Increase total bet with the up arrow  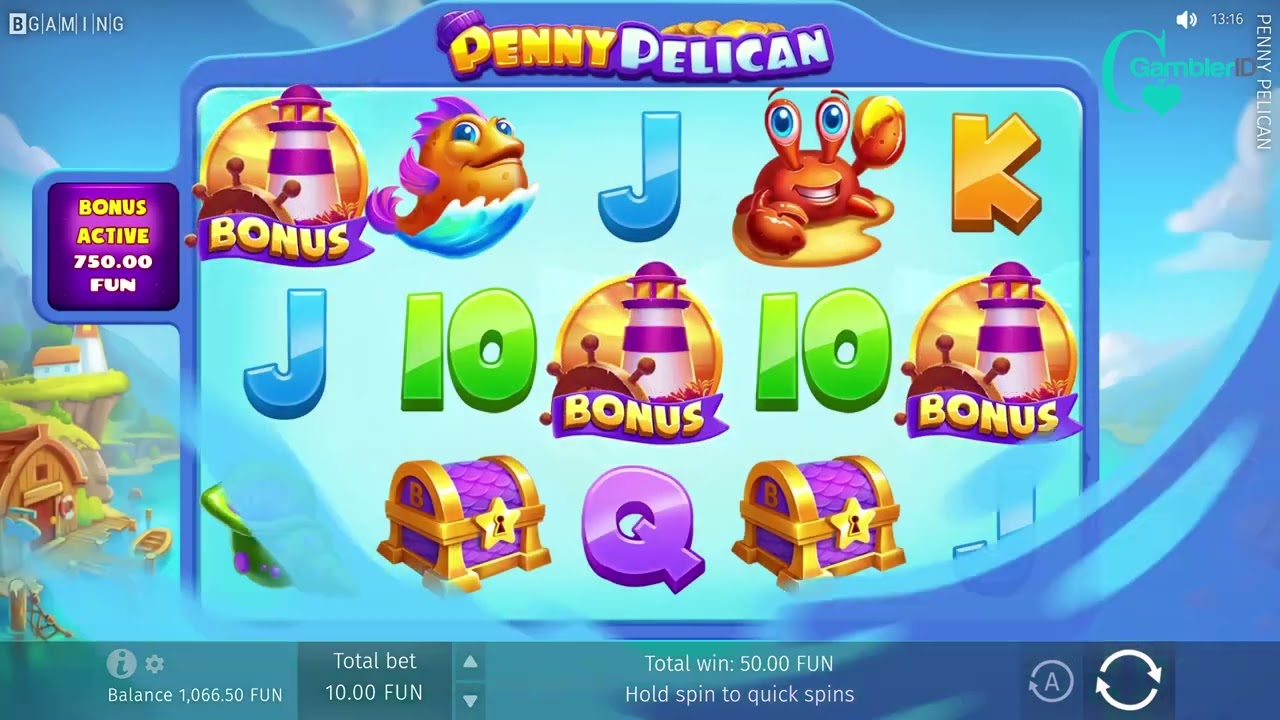(x=470, y=662)
